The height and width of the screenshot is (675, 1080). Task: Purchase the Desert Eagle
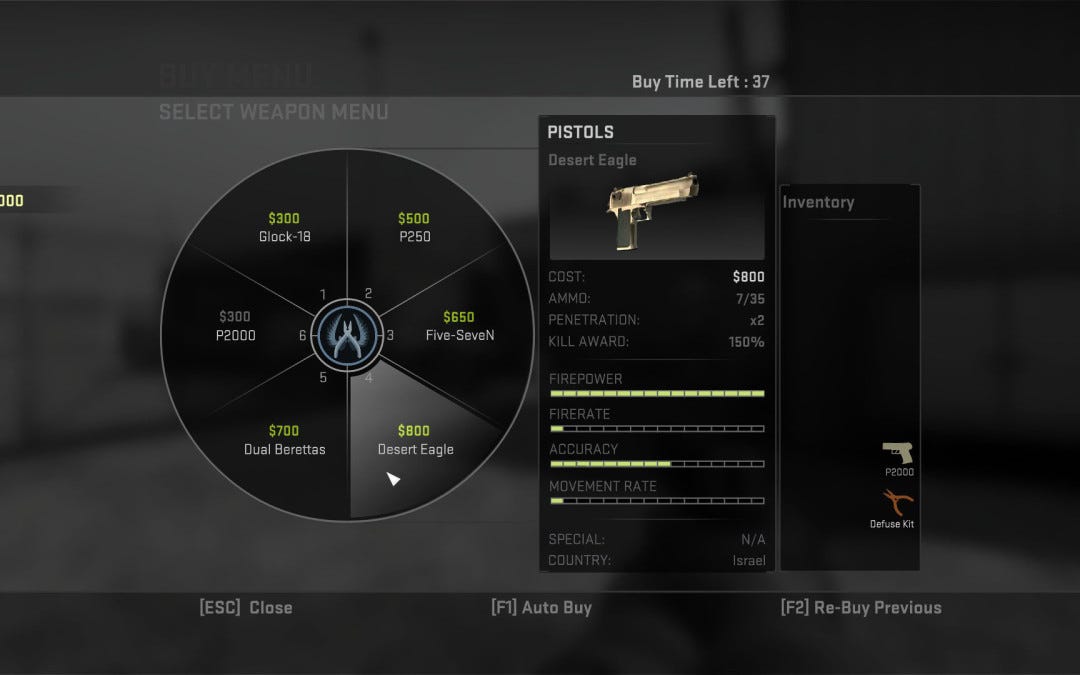tap(415, 441)
